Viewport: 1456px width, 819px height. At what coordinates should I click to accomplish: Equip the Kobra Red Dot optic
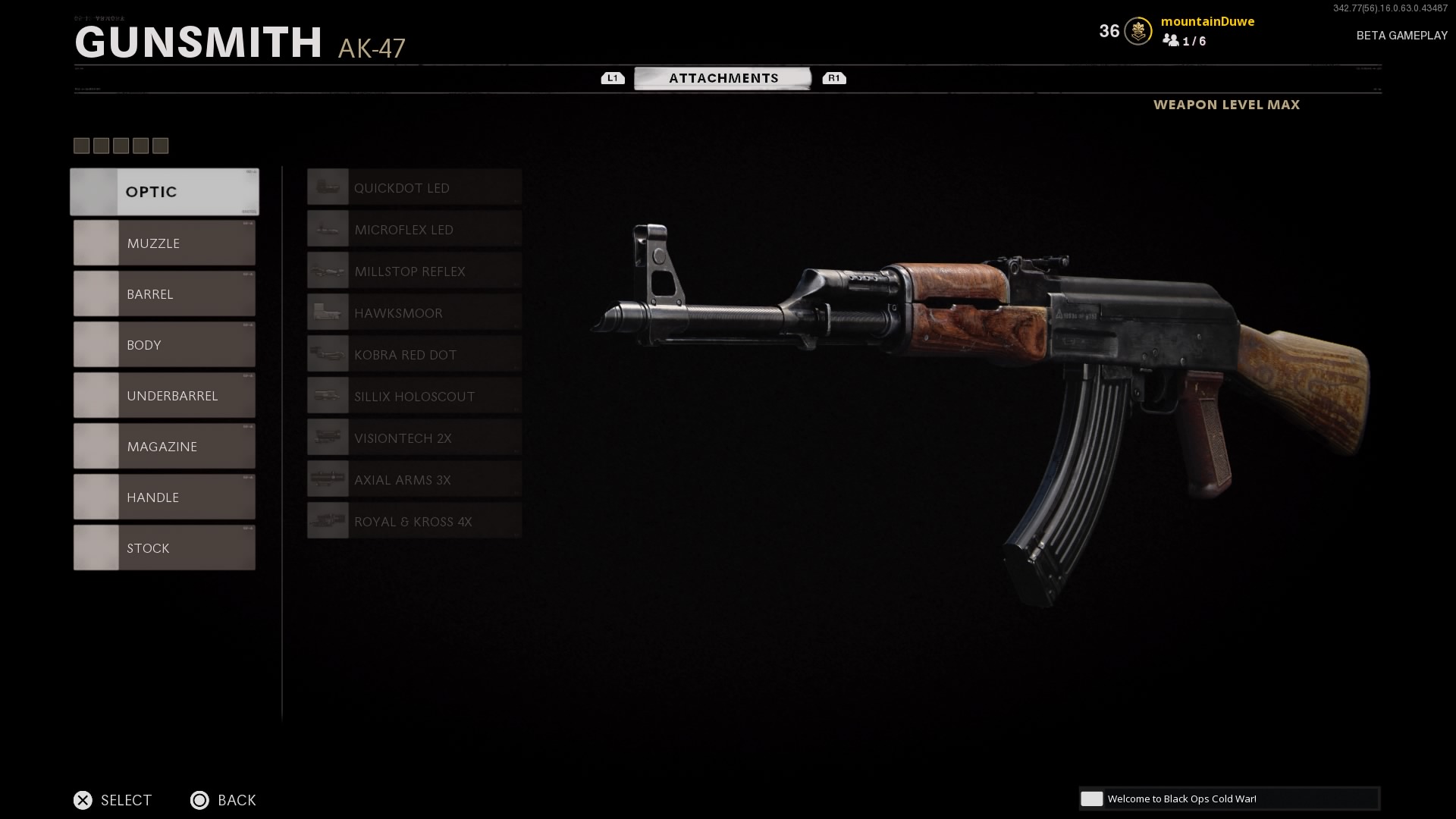414,355
